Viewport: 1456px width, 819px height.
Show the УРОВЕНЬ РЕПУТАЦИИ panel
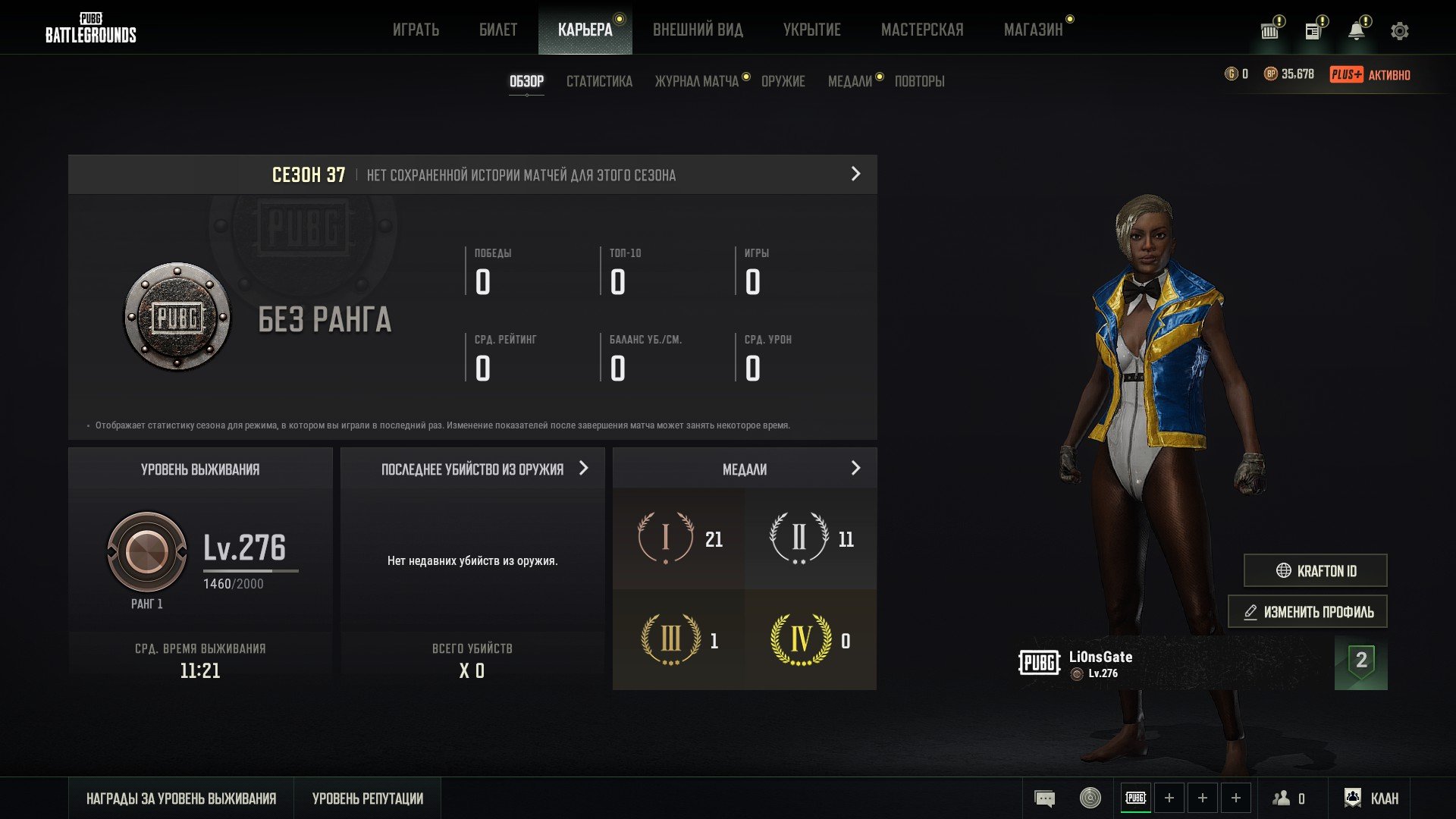coord(368,799)
